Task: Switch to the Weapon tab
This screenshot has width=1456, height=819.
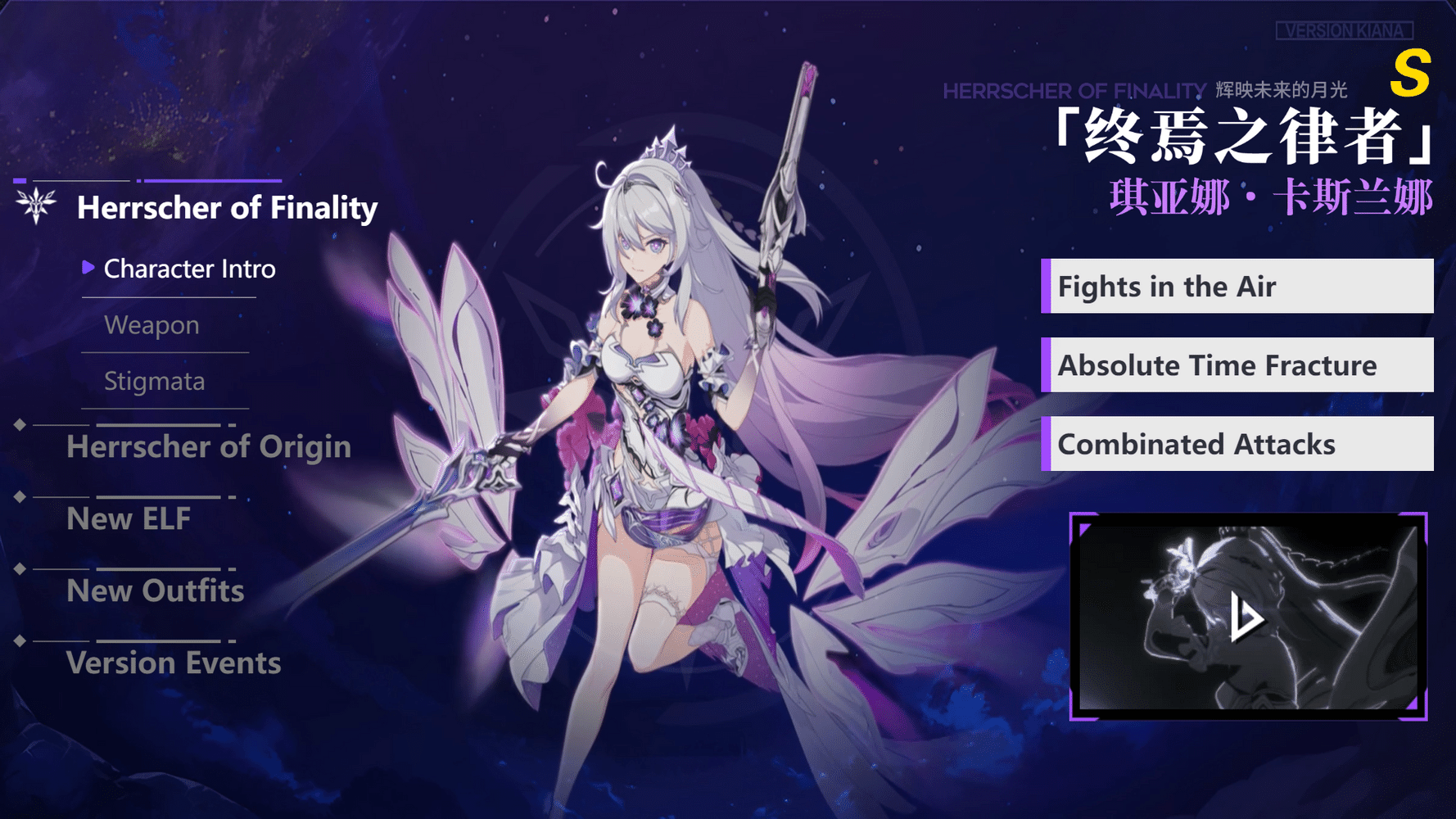Action: (x=151, y=325)
